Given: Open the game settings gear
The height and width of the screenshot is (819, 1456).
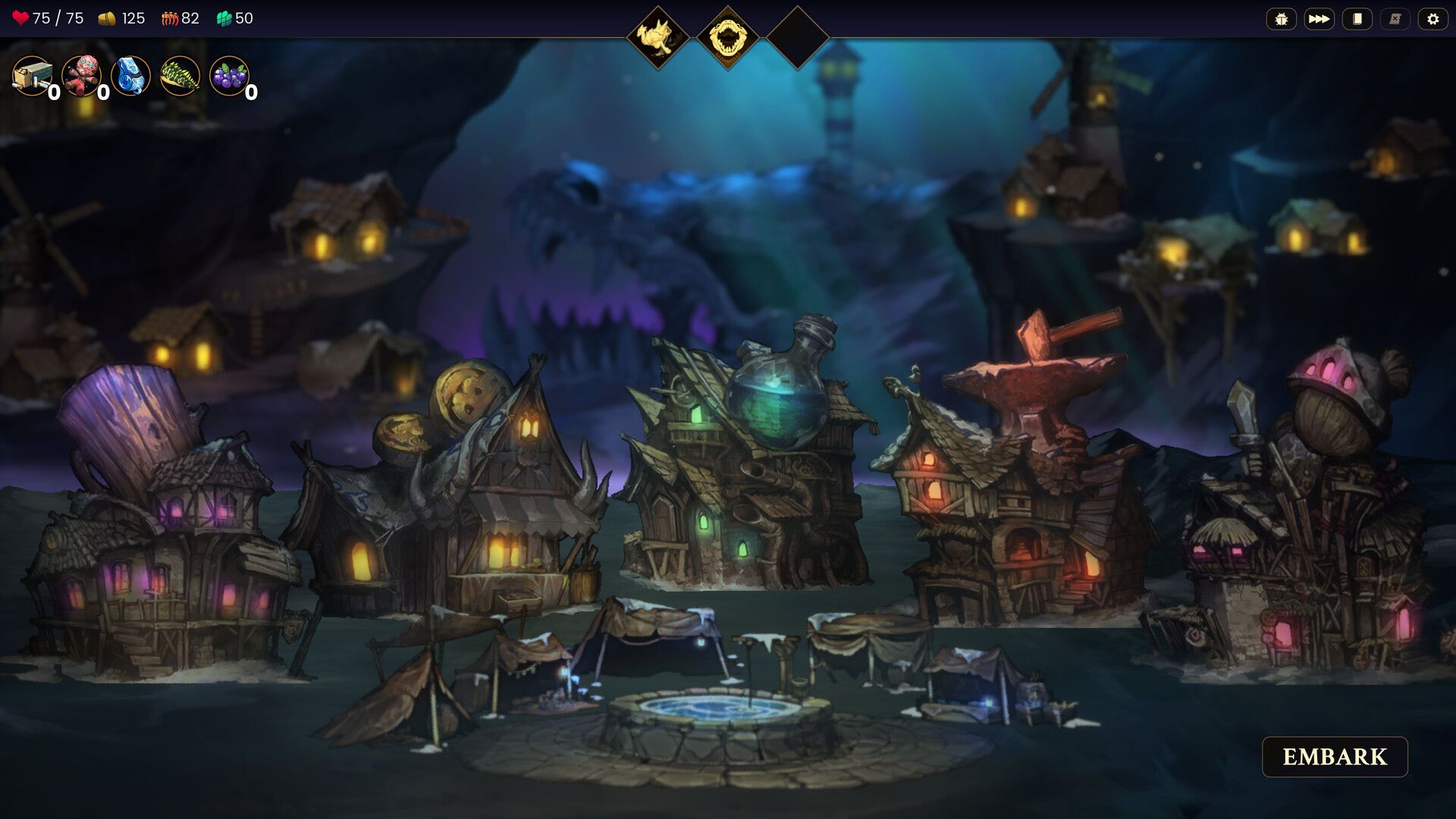Looking at the screenshot, I should pos(1432,18).
